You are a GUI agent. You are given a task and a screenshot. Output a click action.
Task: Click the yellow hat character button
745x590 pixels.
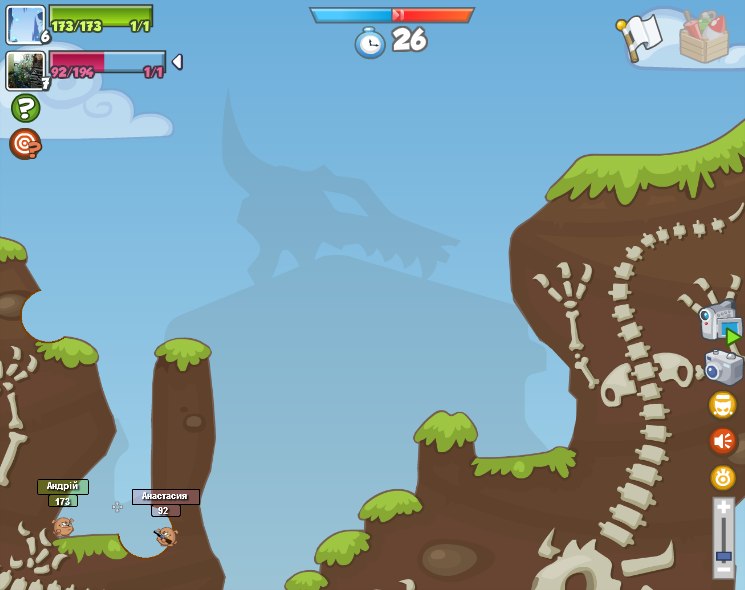click(x=723, y=405)
